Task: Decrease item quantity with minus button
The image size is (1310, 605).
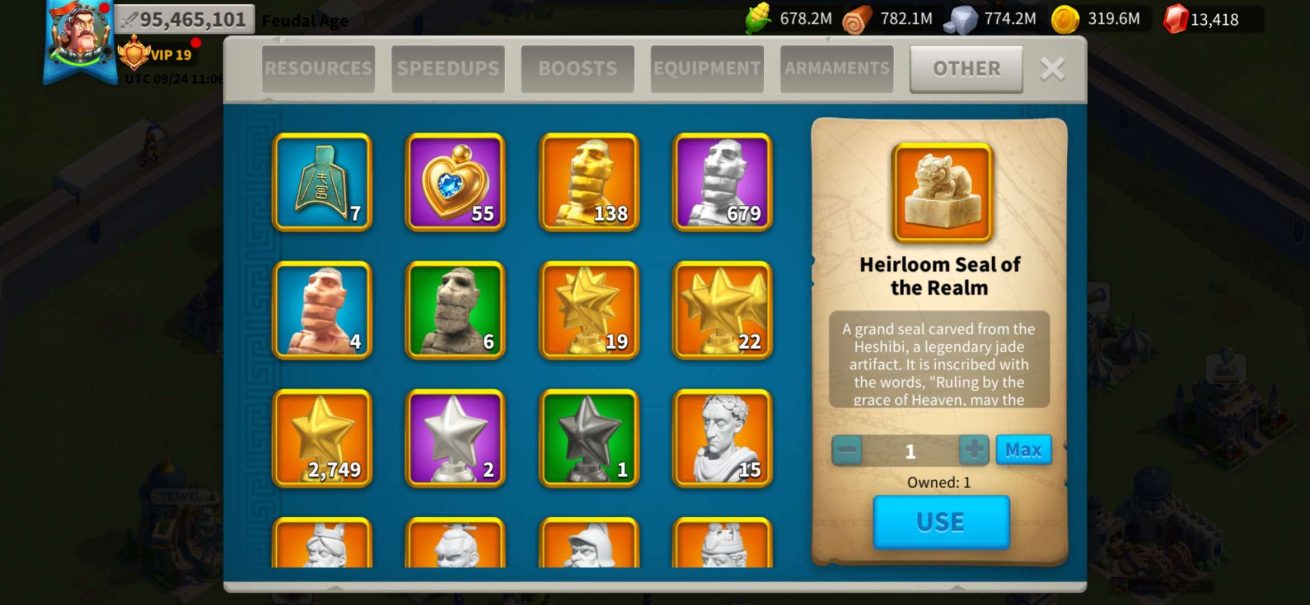Action: 847,450
